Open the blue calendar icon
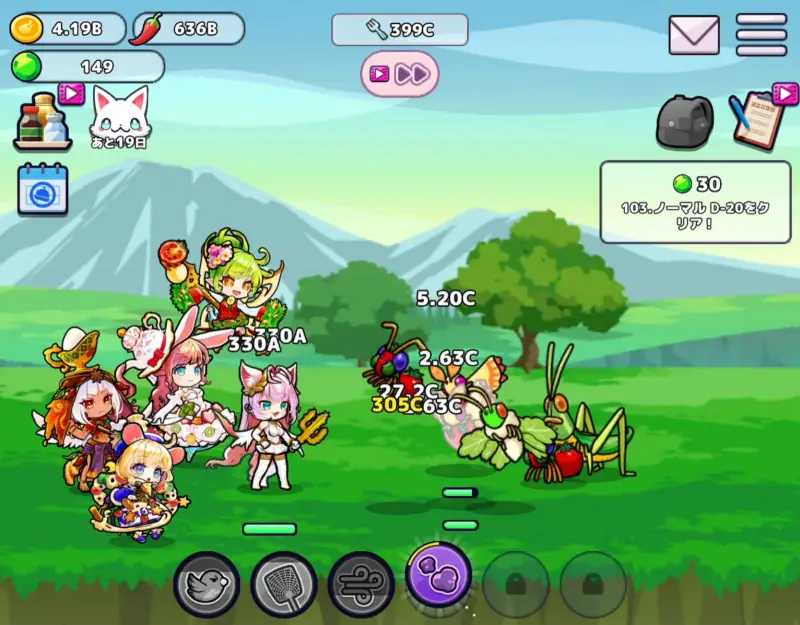 pos(43,189)
